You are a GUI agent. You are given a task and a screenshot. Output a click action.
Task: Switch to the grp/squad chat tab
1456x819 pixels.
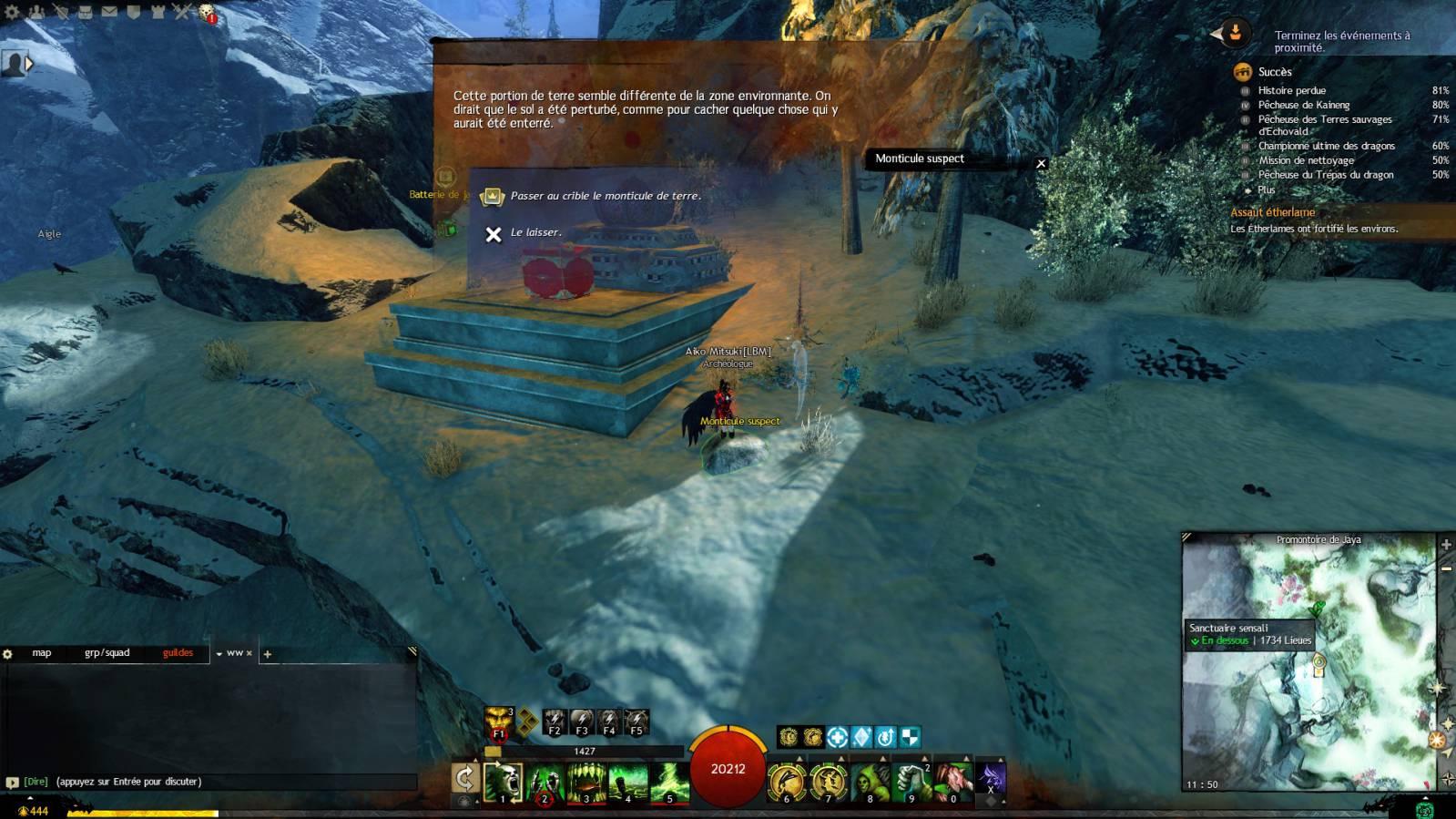click(x=107, y=653)
